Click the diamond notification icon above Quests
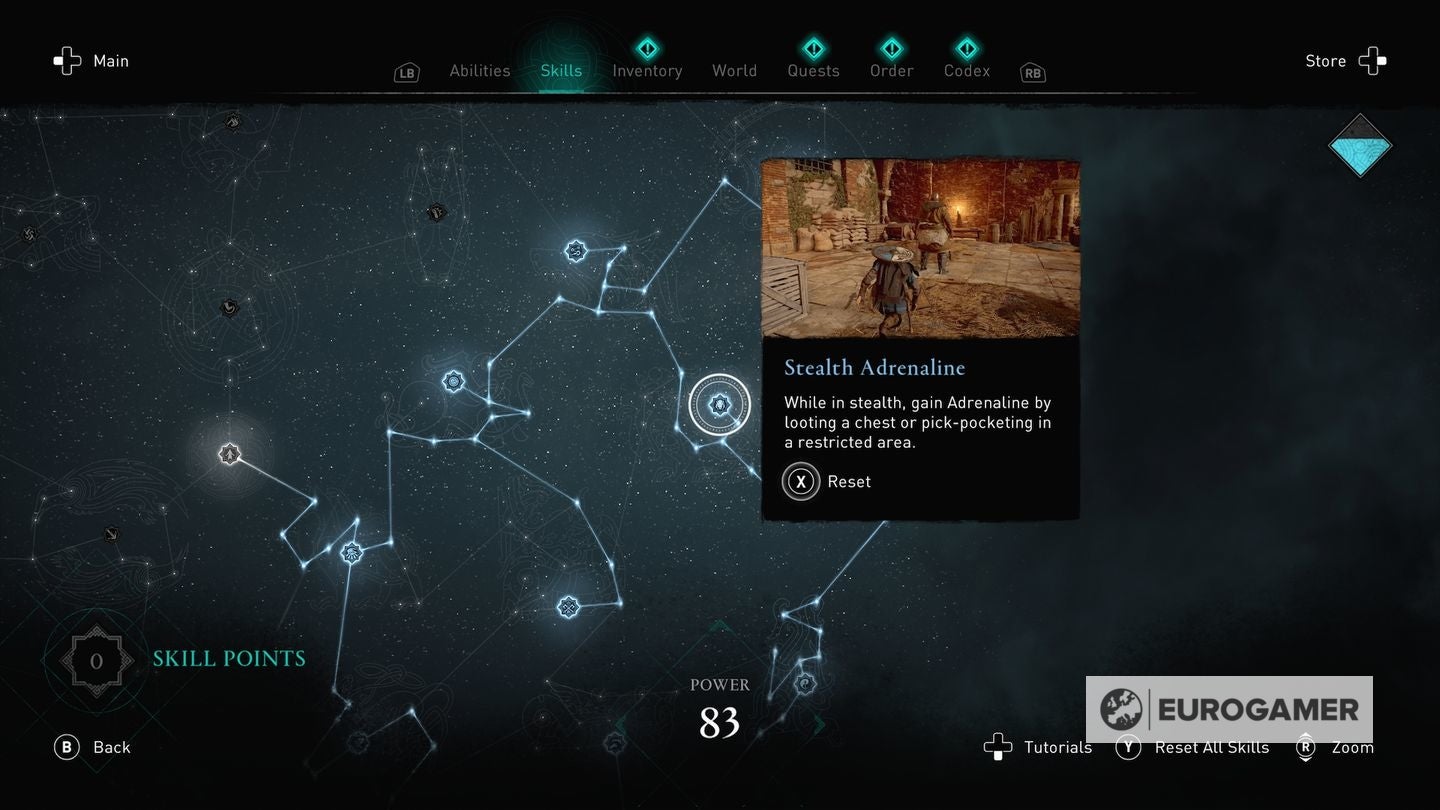 point(813,45)
